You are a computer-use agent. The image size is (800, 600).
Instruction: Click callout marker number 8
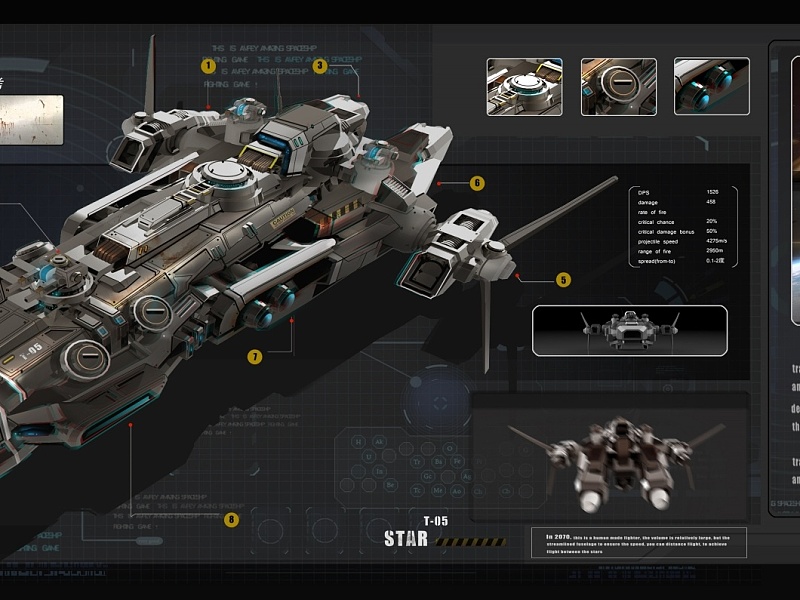coord(232,519)
